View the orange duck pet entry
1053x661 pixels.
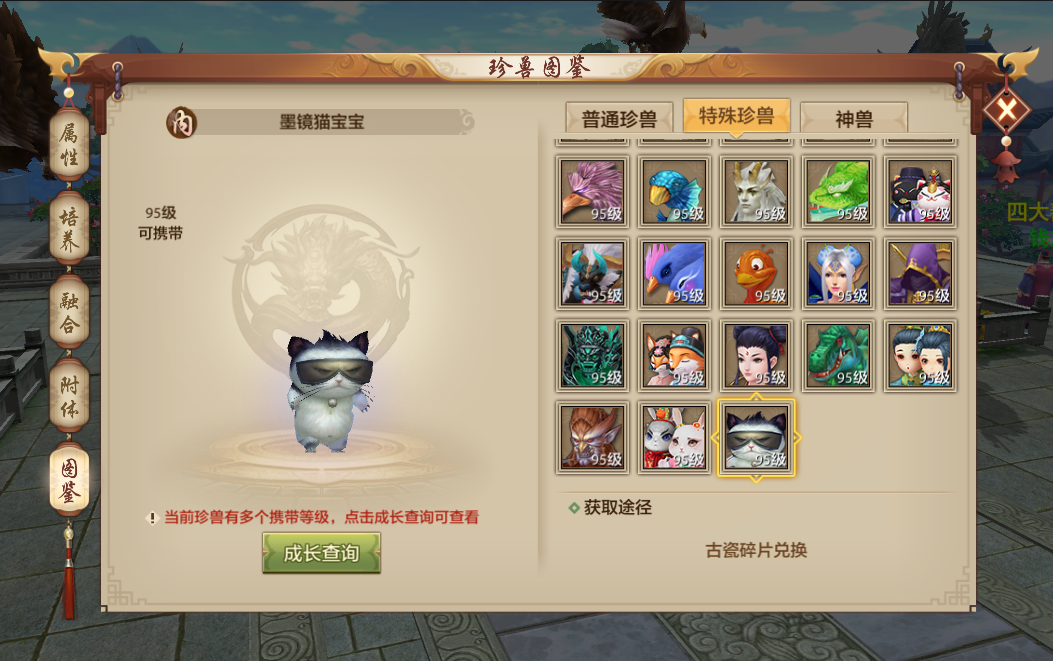pos(757,273)
